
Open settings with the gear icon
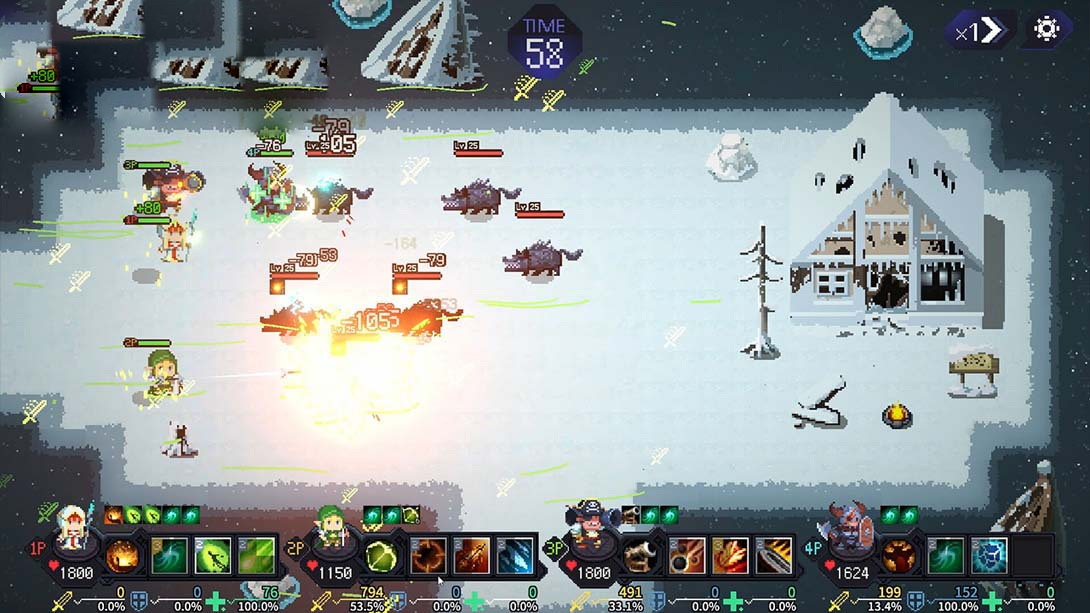click(x=1046, y=30)
